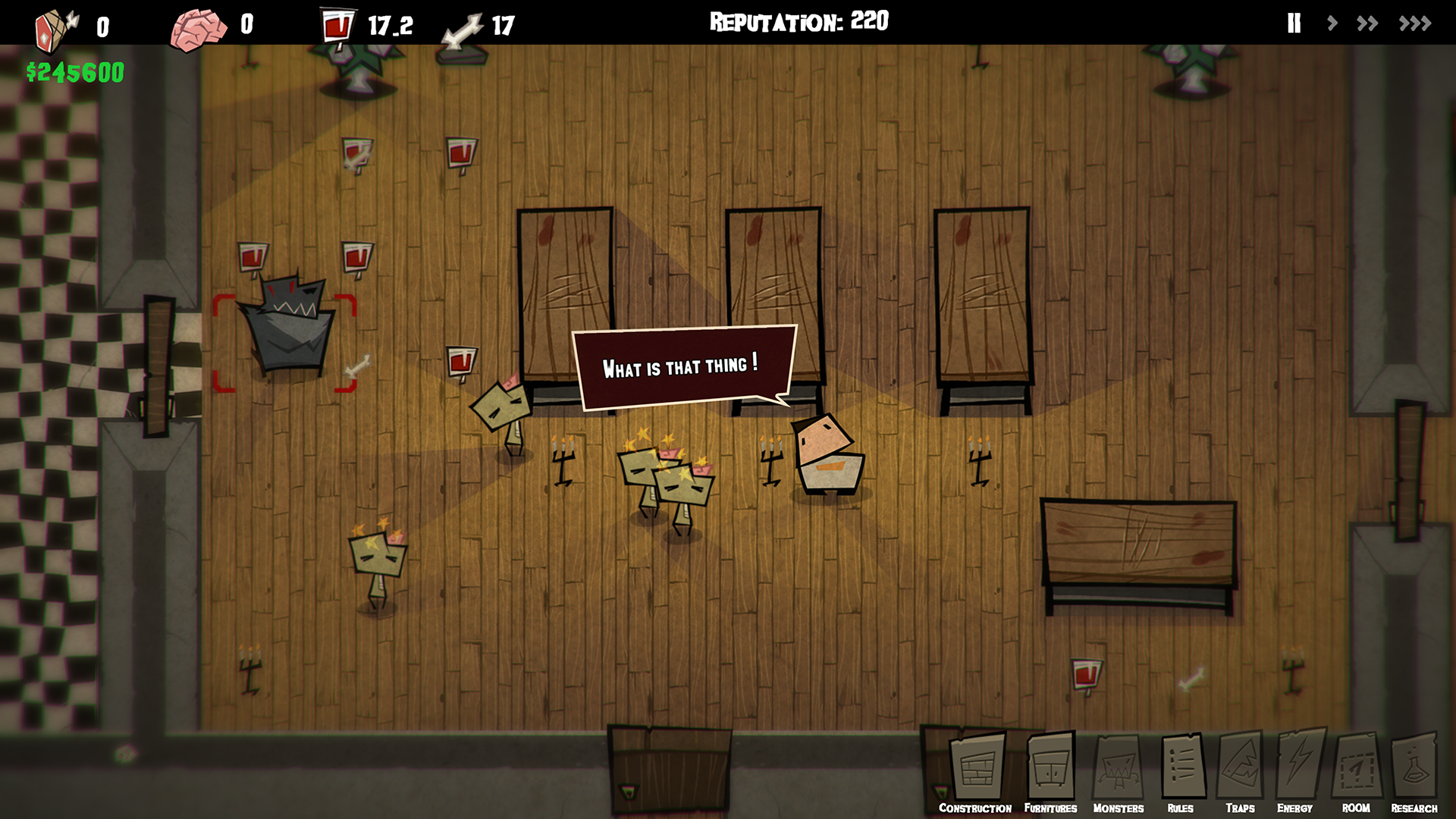Set game speed to triple arrows
Screen dimensions: 1456x819
pyautogui.click(x=1415, y=24)
